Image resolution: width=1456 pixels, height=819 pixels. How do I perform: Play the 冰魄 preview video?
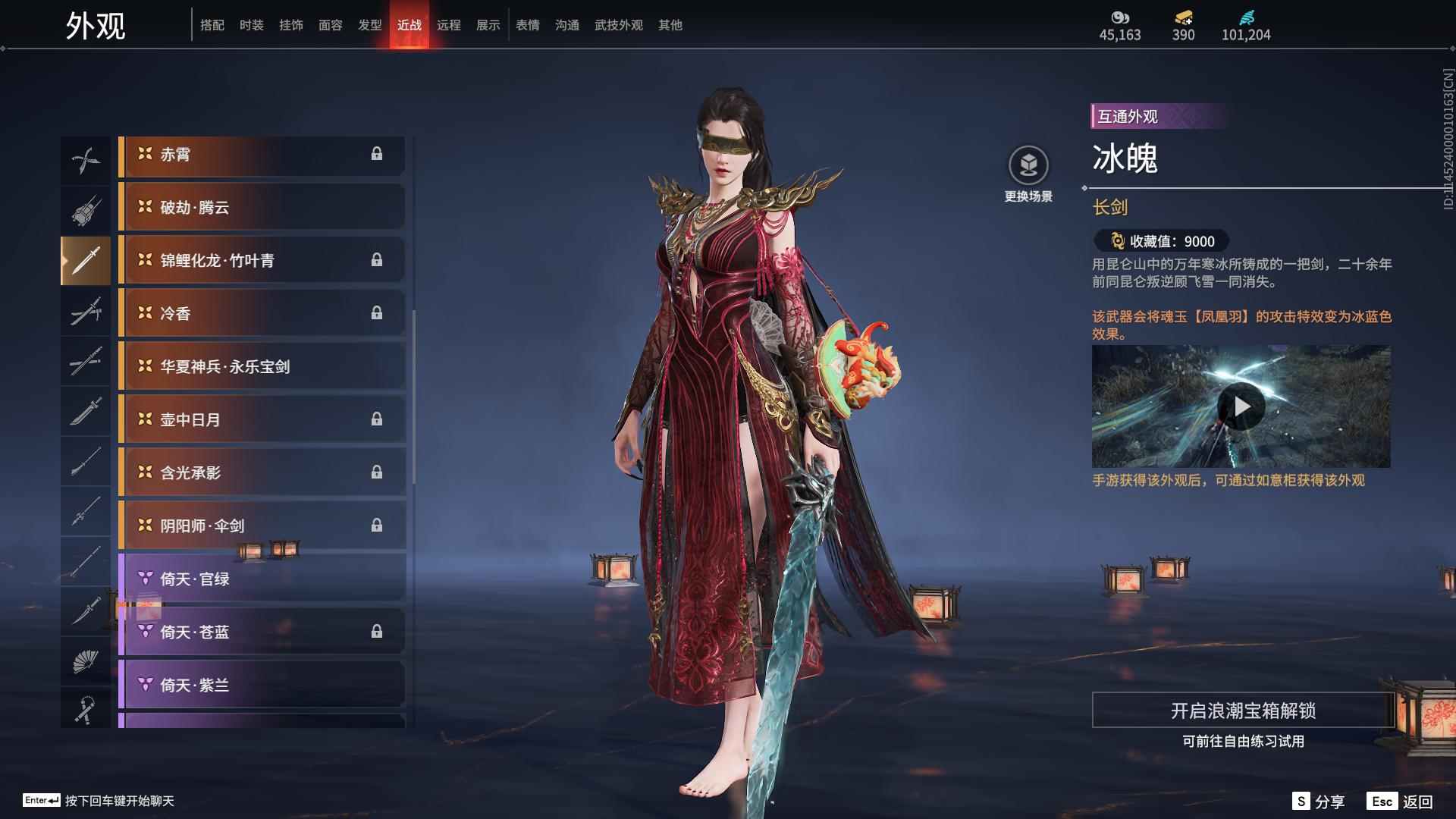tap(1241, 407)
